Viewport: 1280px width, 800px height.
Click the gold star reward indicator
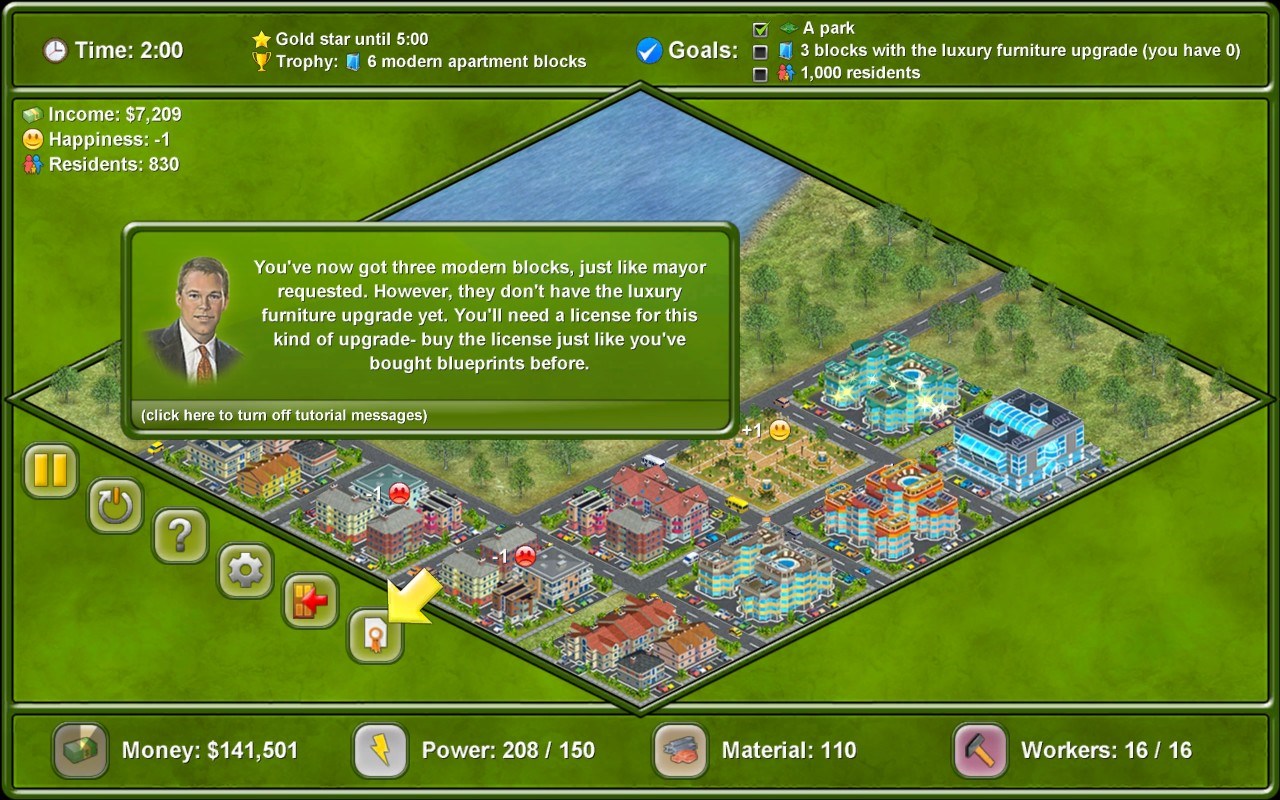[x=261, y=38]
